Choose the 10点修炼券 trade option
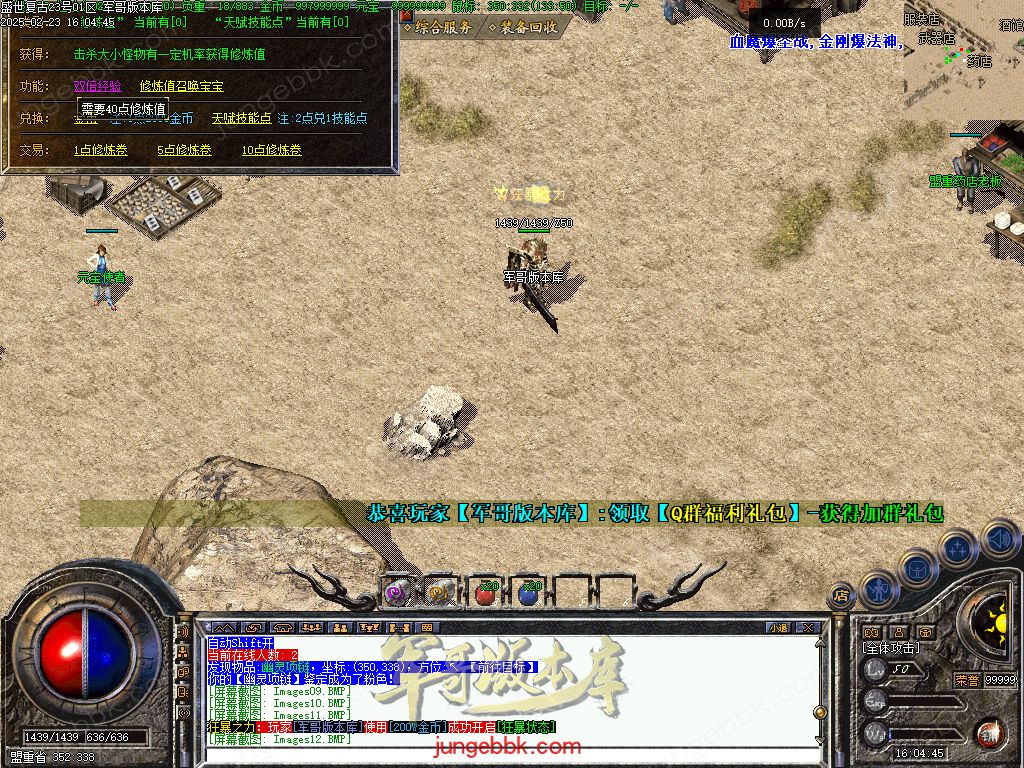This screenshot has height=768, width=1024. pyautogui.click(x=271, y=150)
